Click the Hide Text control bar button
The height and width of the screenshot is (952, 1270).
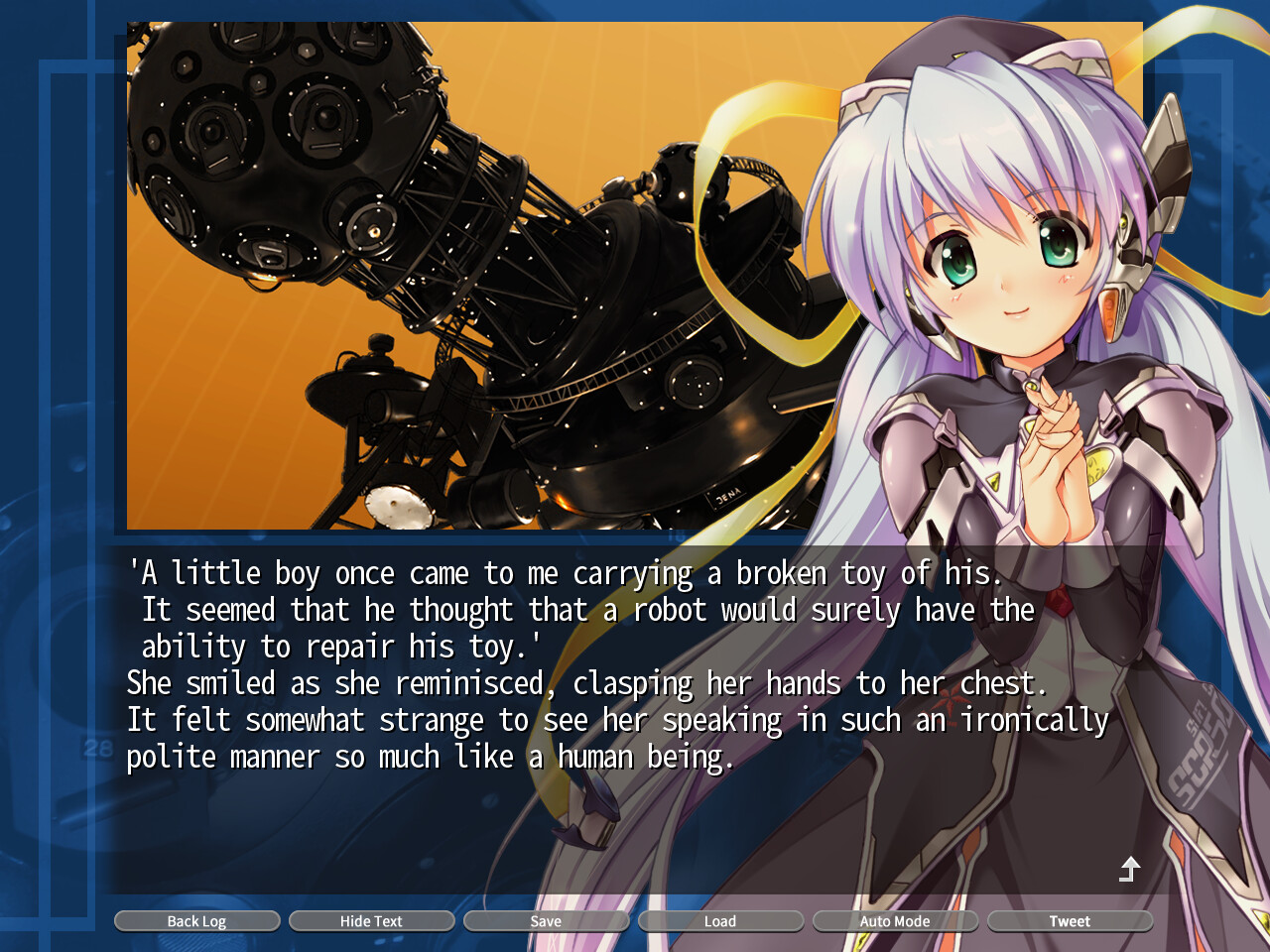pos(371,920)
